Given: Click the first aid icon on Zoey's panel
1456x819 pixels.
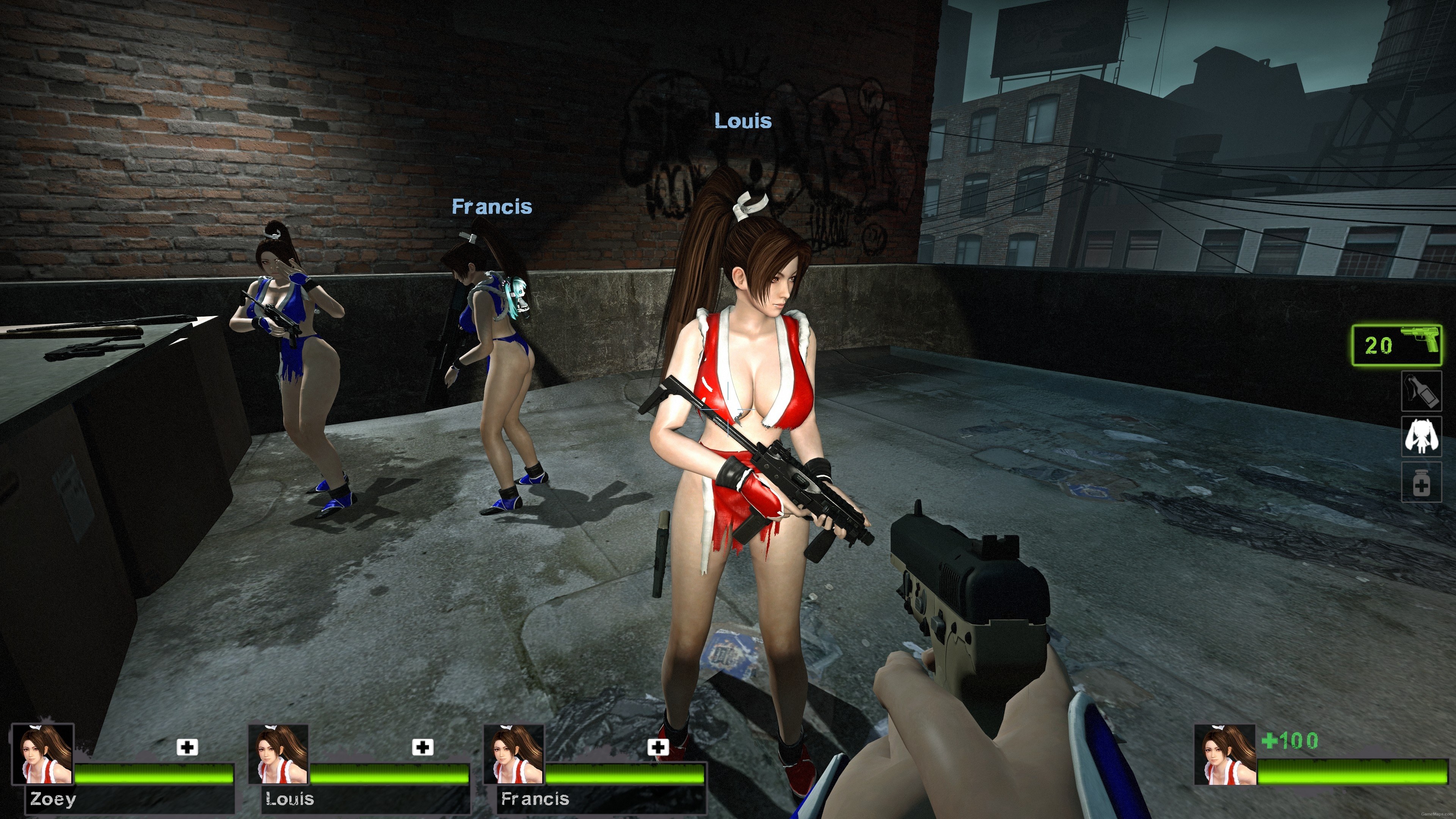Looking at the screenshot, I should [187, 748].
